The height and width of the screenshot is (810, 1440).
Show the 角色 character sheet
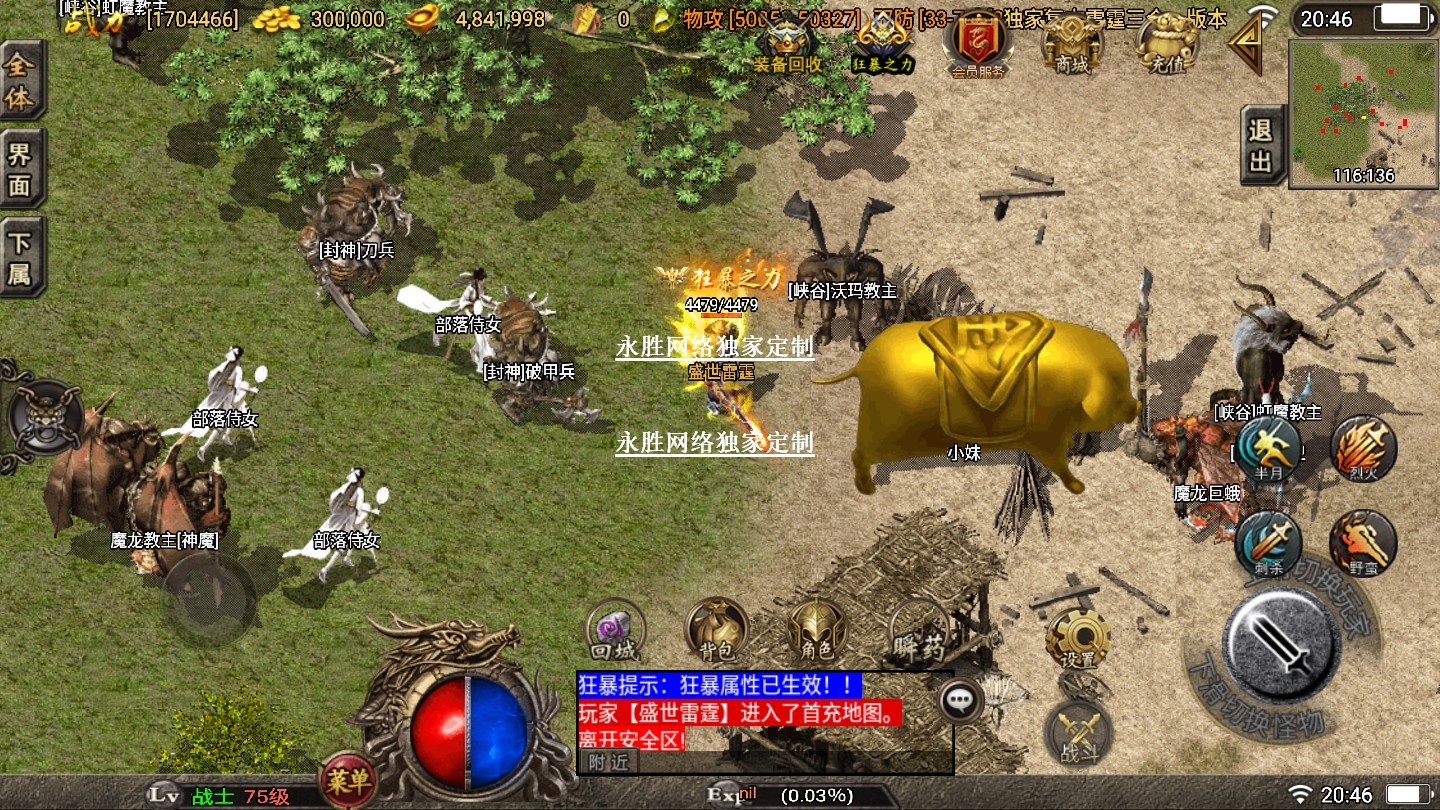tap(818, 632)
